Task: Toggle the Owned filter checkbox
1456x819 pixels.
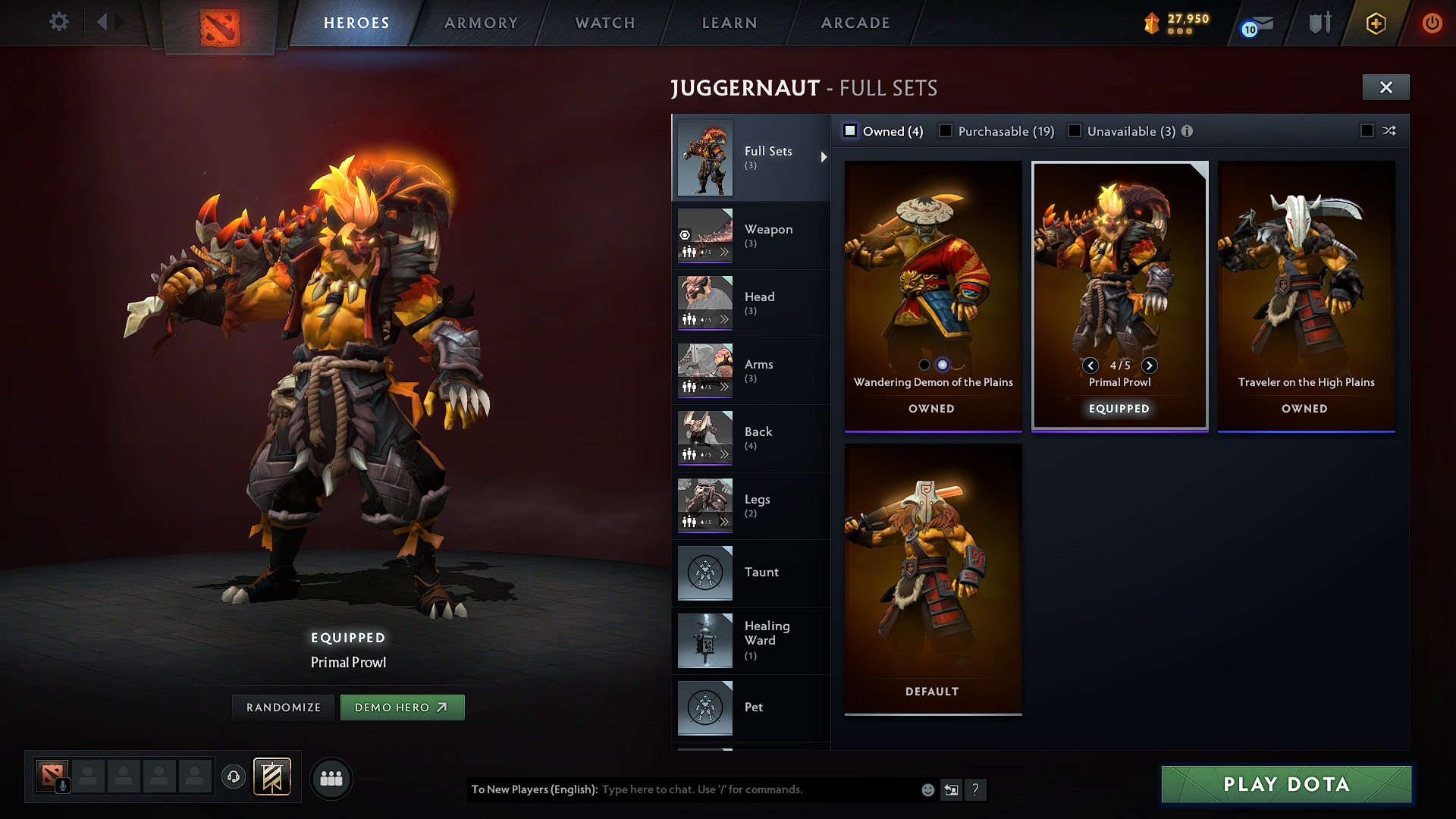Action: point(851,131)
